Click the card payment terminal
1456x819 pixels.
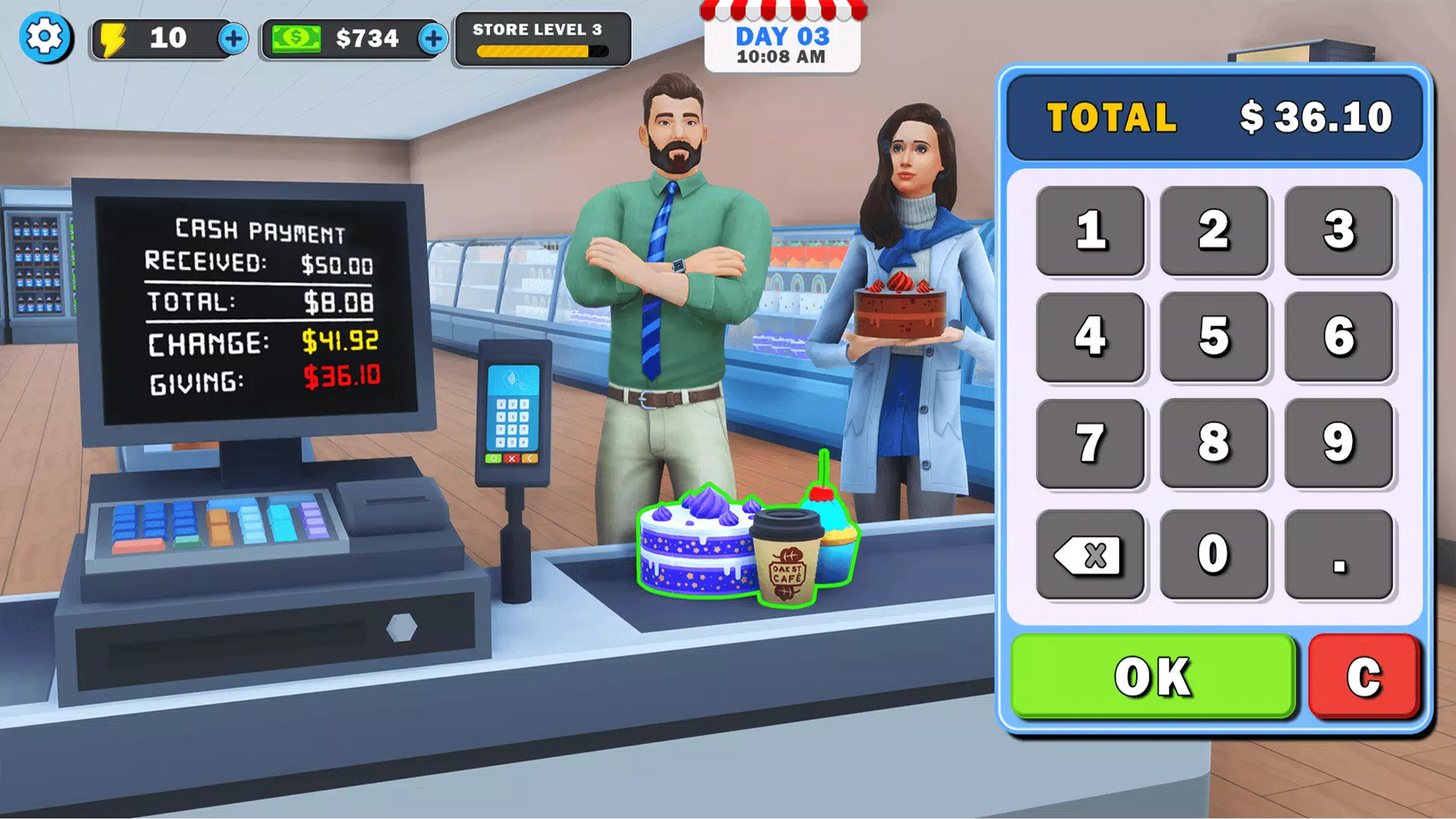[513, 413]
